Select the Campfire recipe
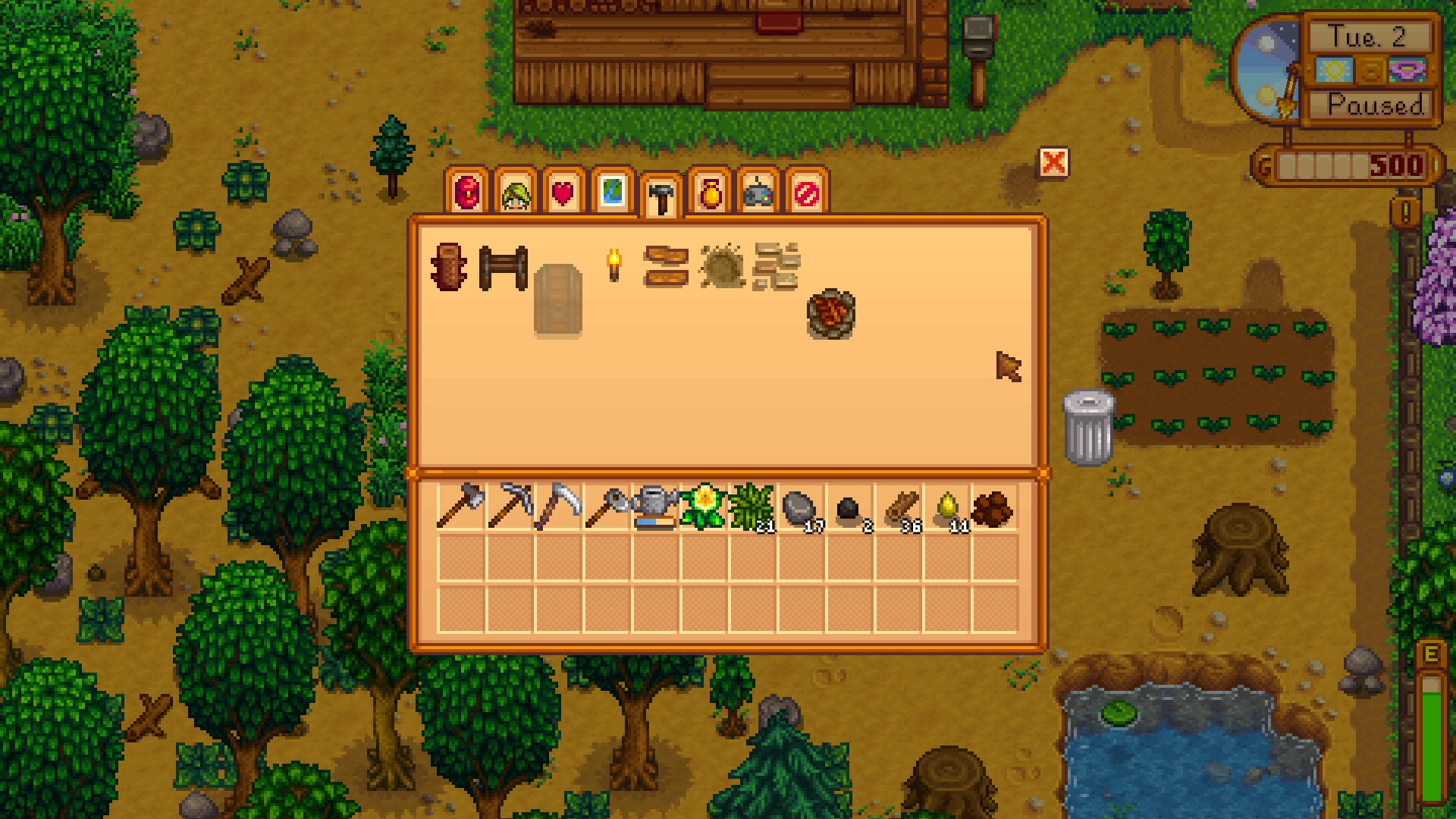Viewport: 1456px width, 819px height. click(831, 313)
